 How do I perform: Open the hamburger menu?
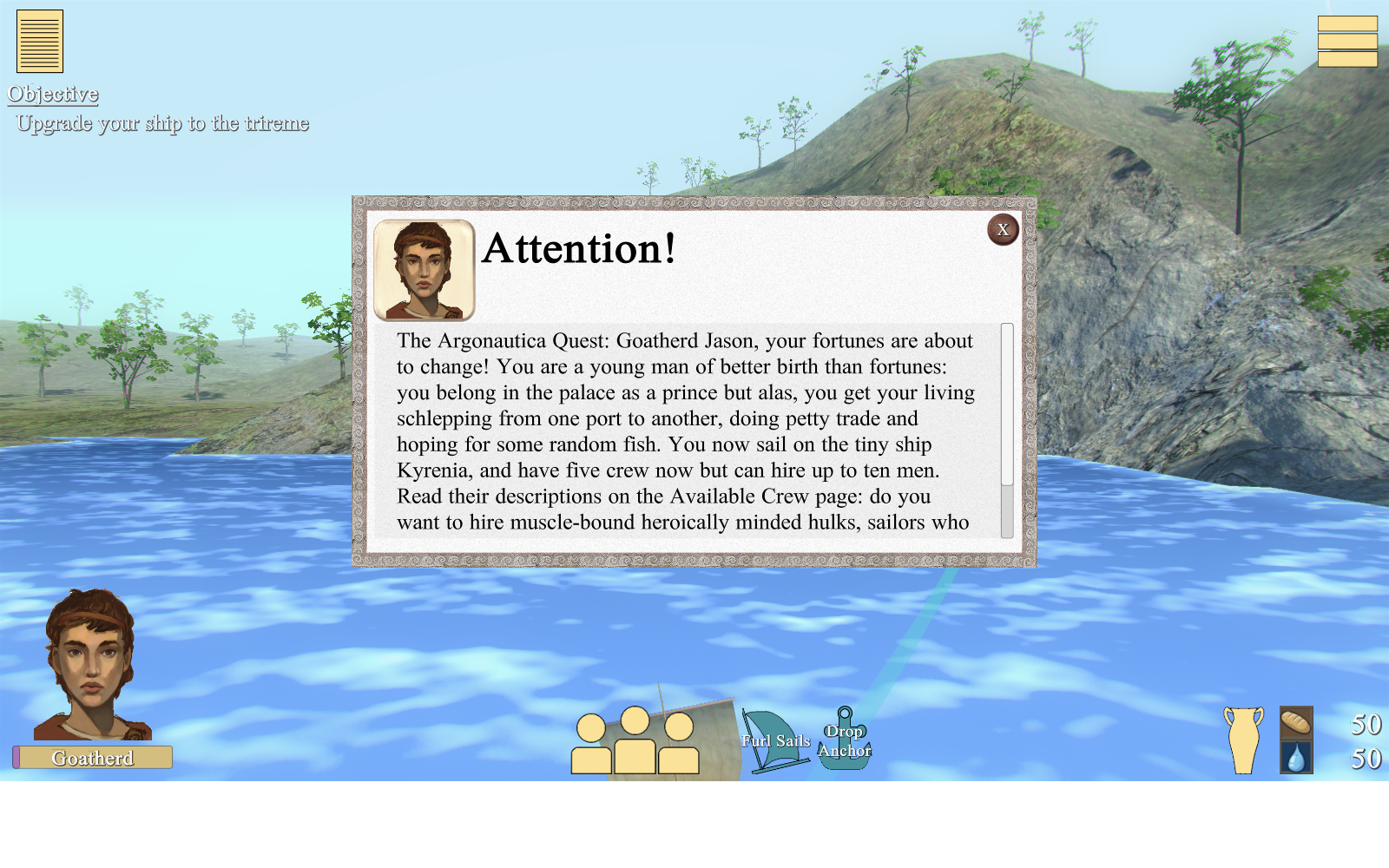(1347, 42)
